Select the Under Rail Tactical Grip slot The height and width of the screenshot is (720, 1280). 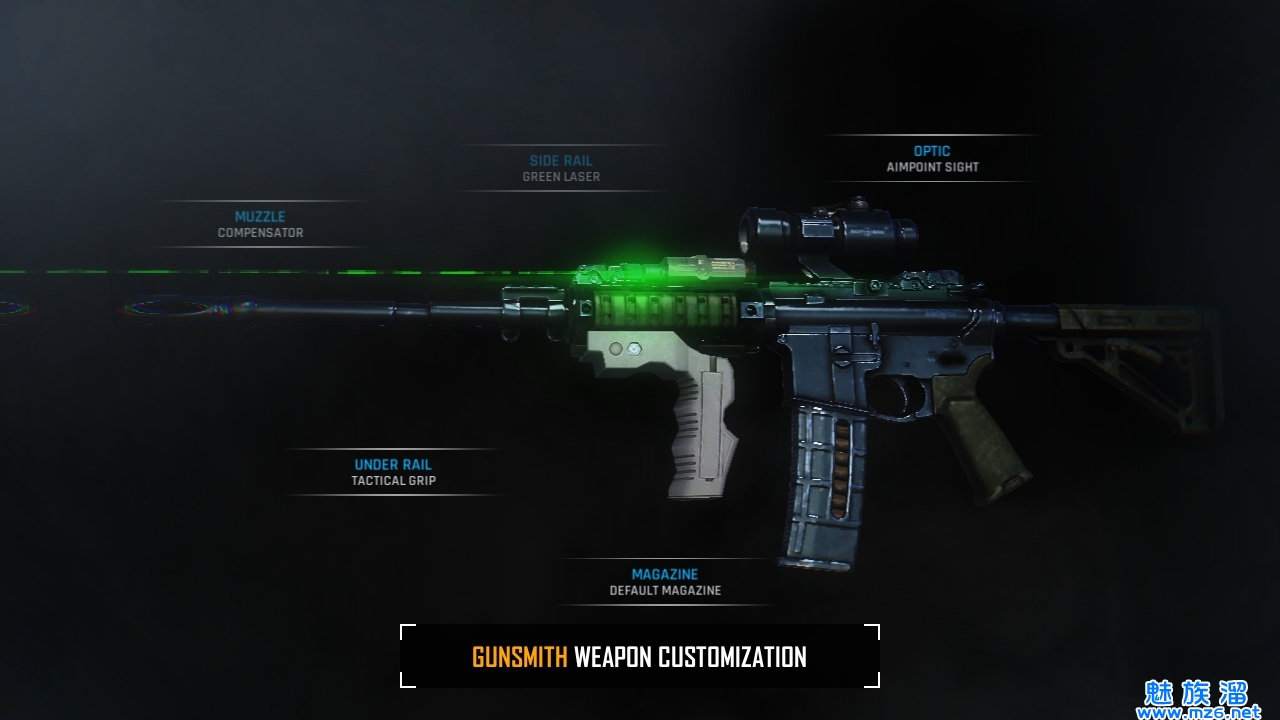pyautogui.click(x=393, y=472)
